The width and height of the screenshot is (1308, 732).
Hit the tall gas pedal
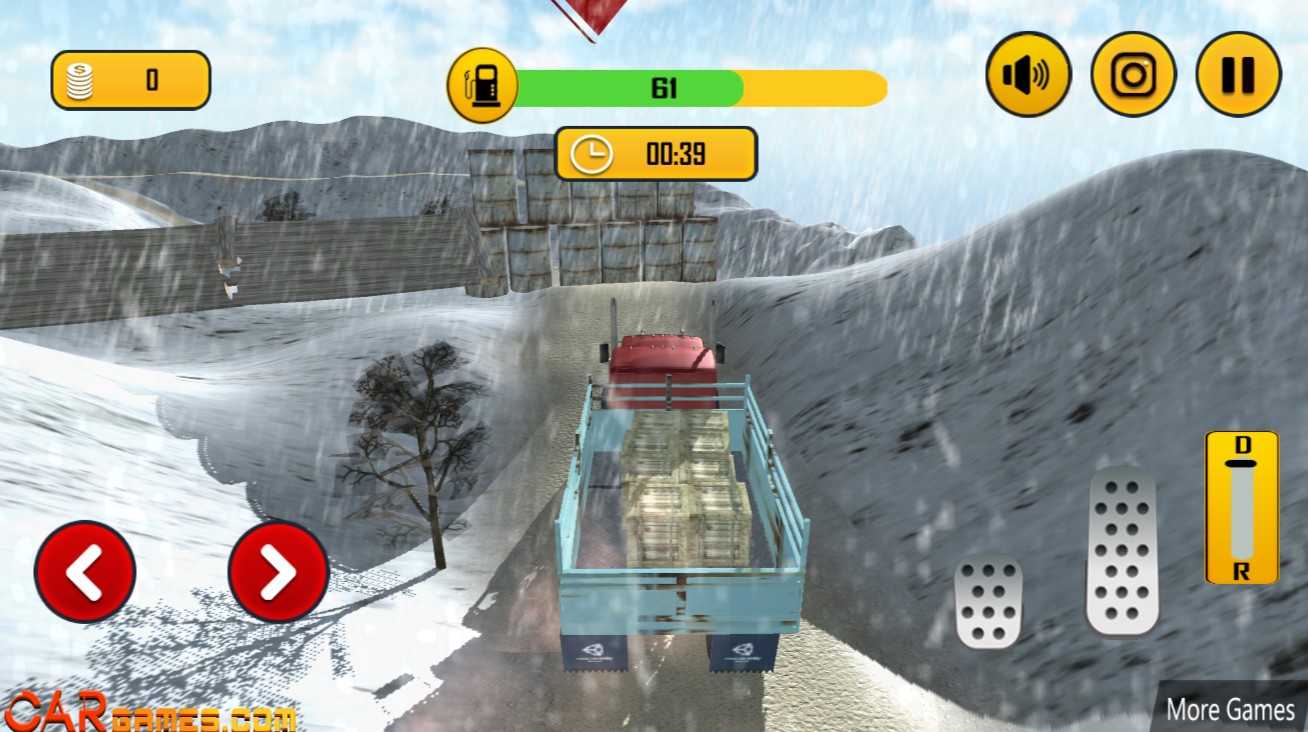tap(1122, 551)
